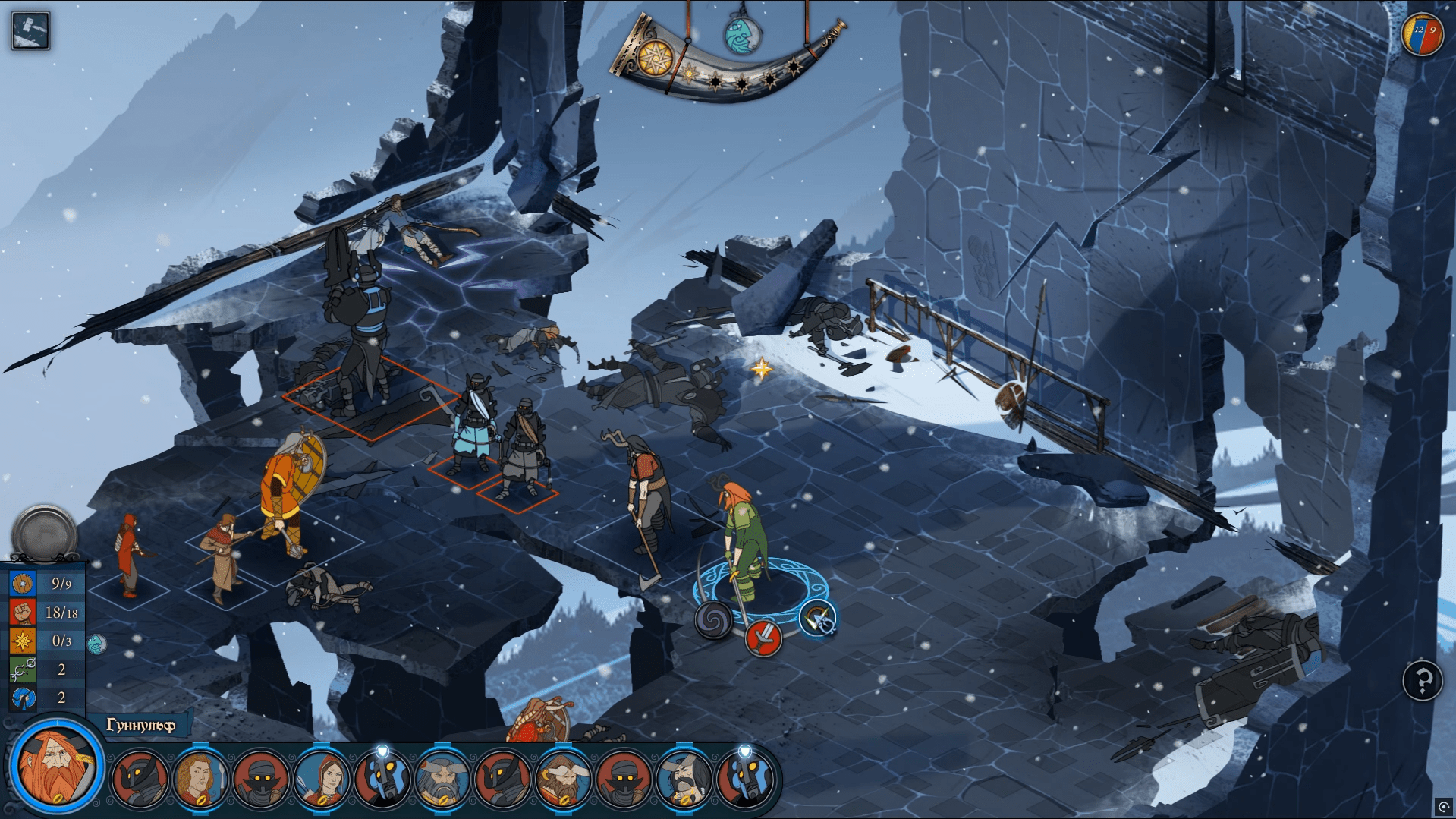Choose the red sword attack action
Viewport: 1456px width, 819px height.
click(x=763, y=638)
